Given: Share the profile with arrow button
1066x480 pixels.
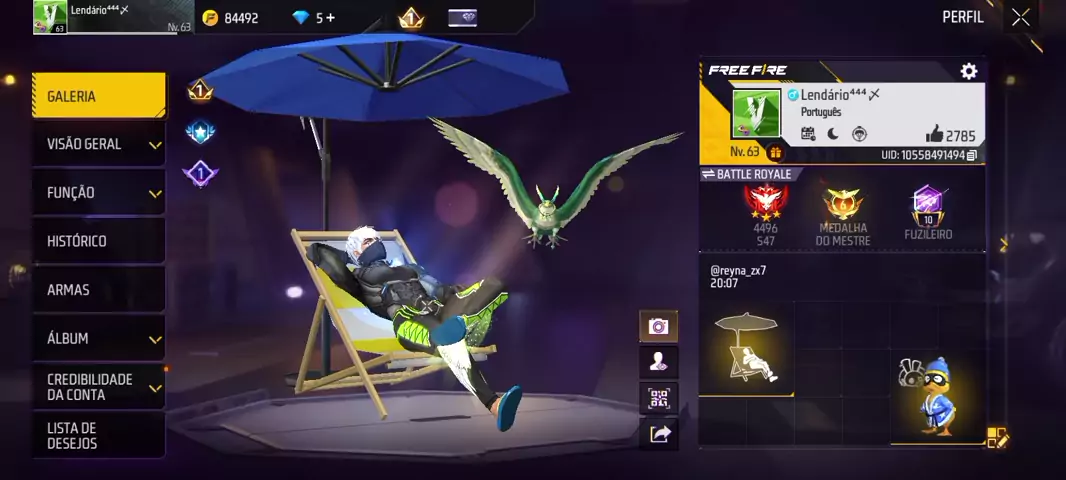Looking at the screenshot, I should [658, 434].
